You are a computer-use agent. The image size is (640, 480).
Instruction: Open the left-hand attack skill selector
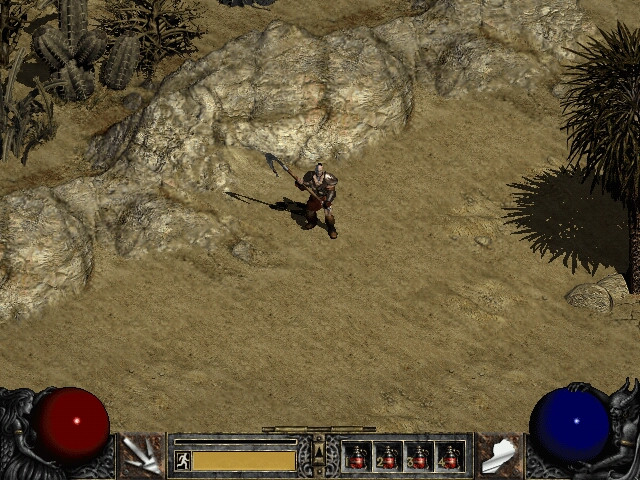(141, 455)
